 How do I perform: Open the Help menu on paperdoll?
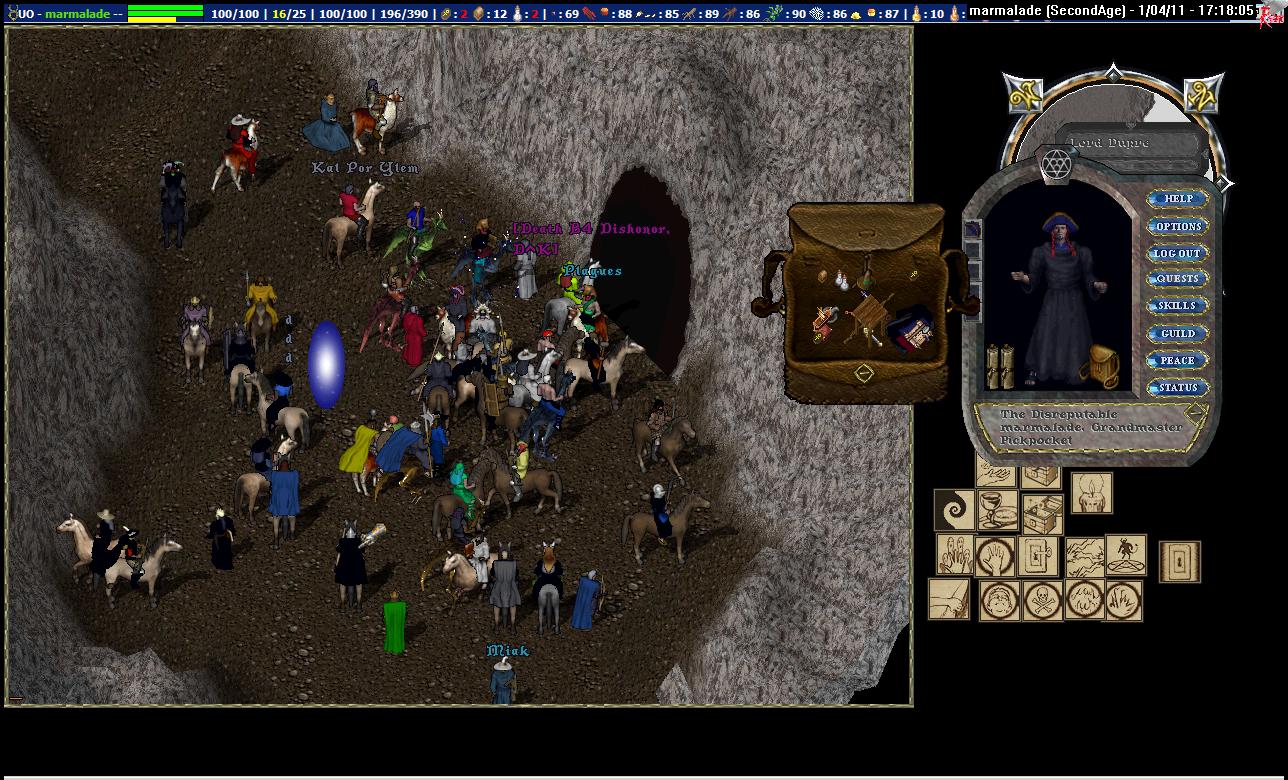(x=1177, y=199)
